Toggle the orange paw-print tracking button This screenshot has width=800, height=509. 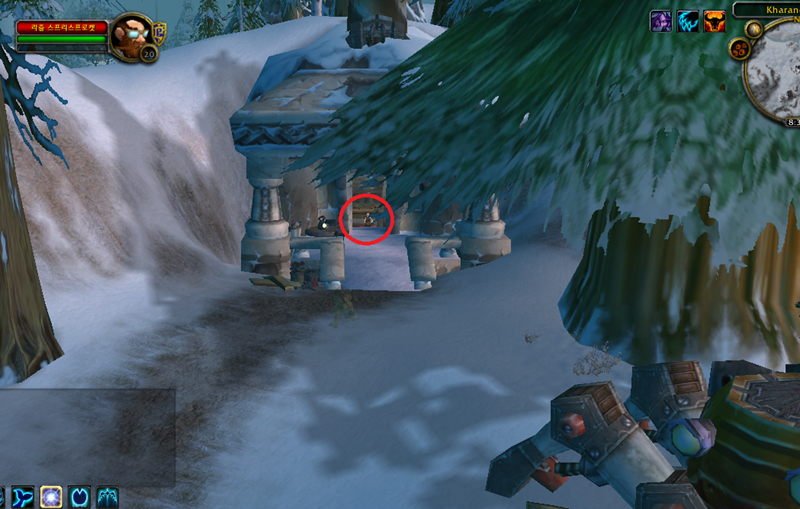[x=740, y=47]
